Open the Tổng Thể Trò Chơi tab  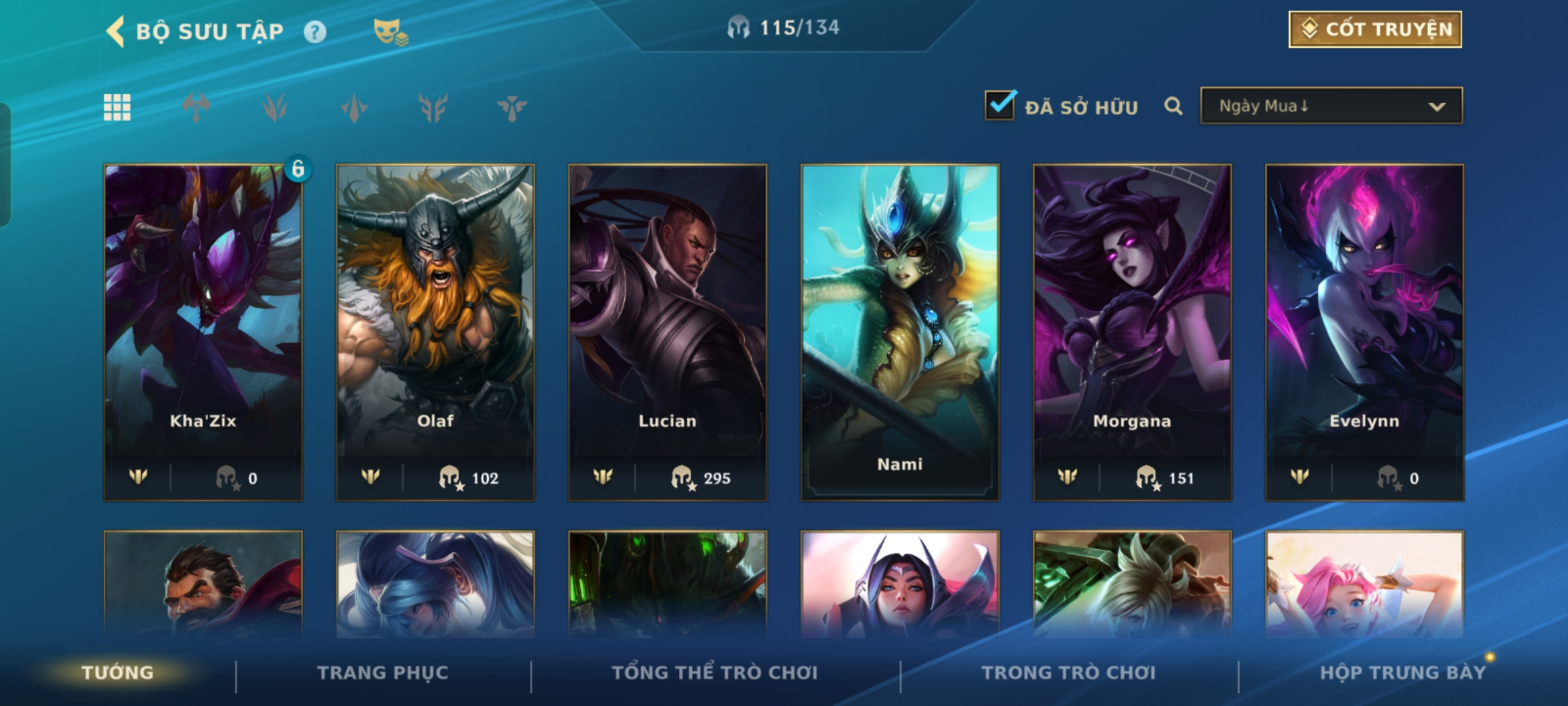pos(715,673)
